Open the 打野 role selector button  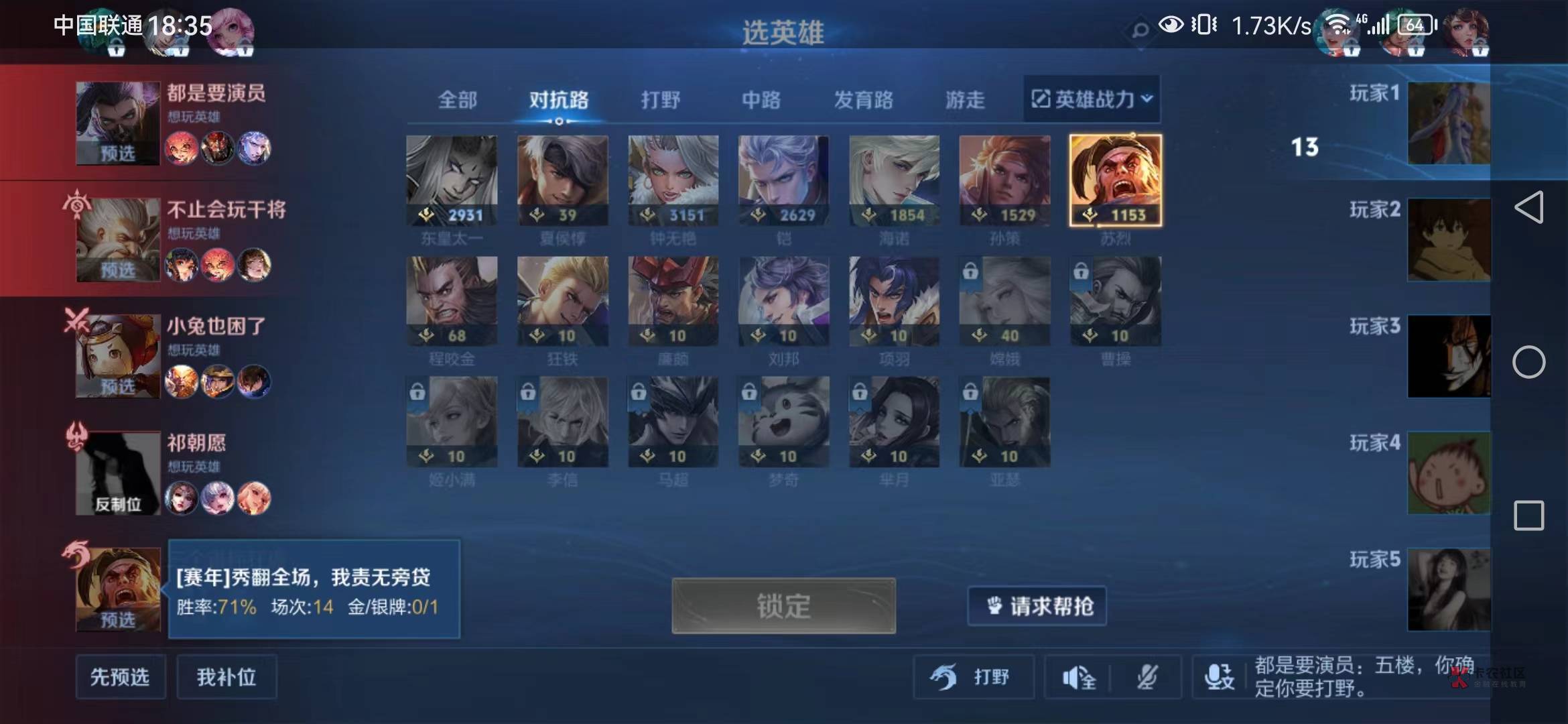click(x=974, y=677)
